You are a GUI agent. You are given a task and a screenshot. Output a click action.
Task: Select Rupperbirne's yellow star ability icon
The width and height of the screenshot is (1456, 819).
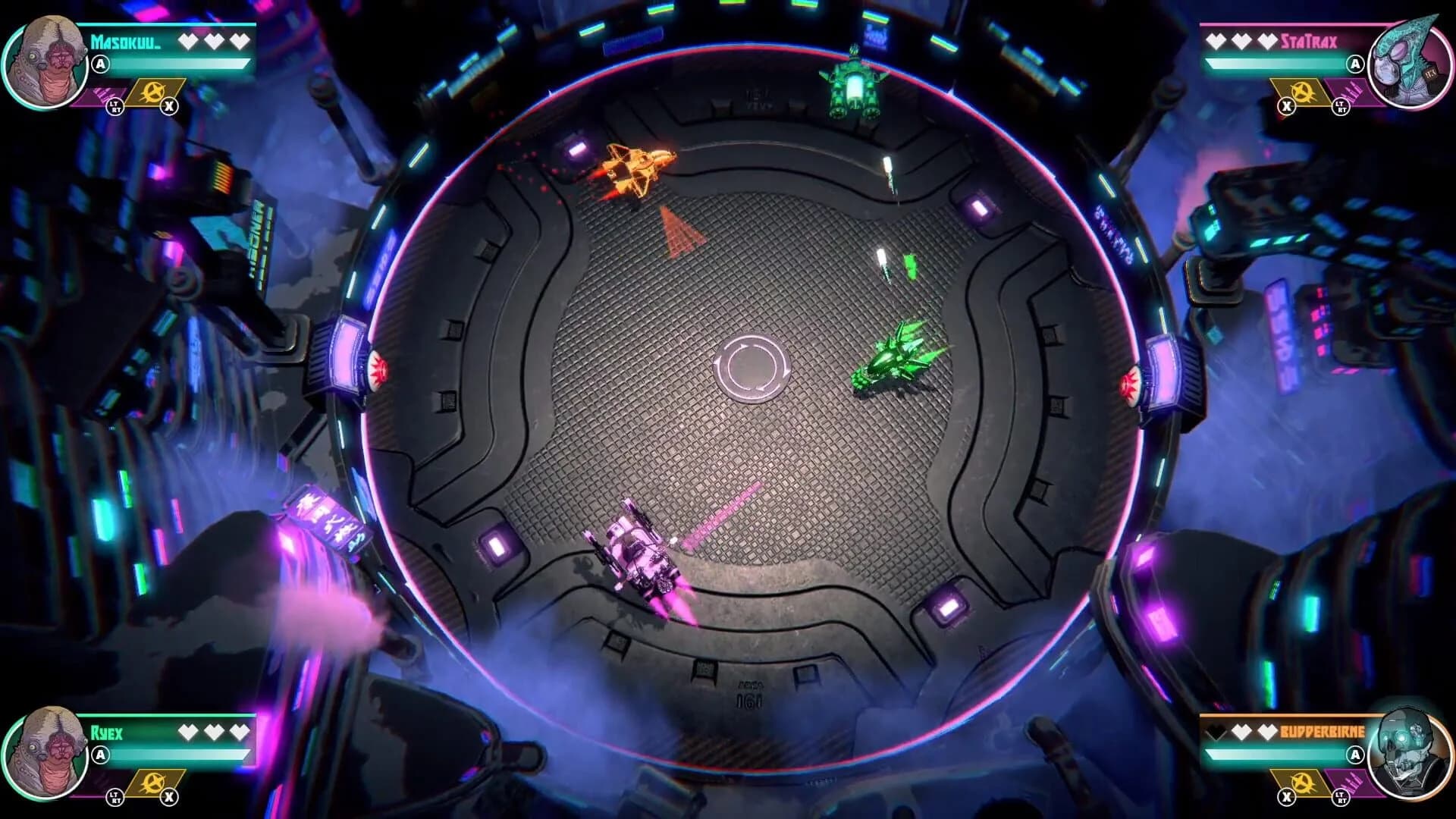1302,783
